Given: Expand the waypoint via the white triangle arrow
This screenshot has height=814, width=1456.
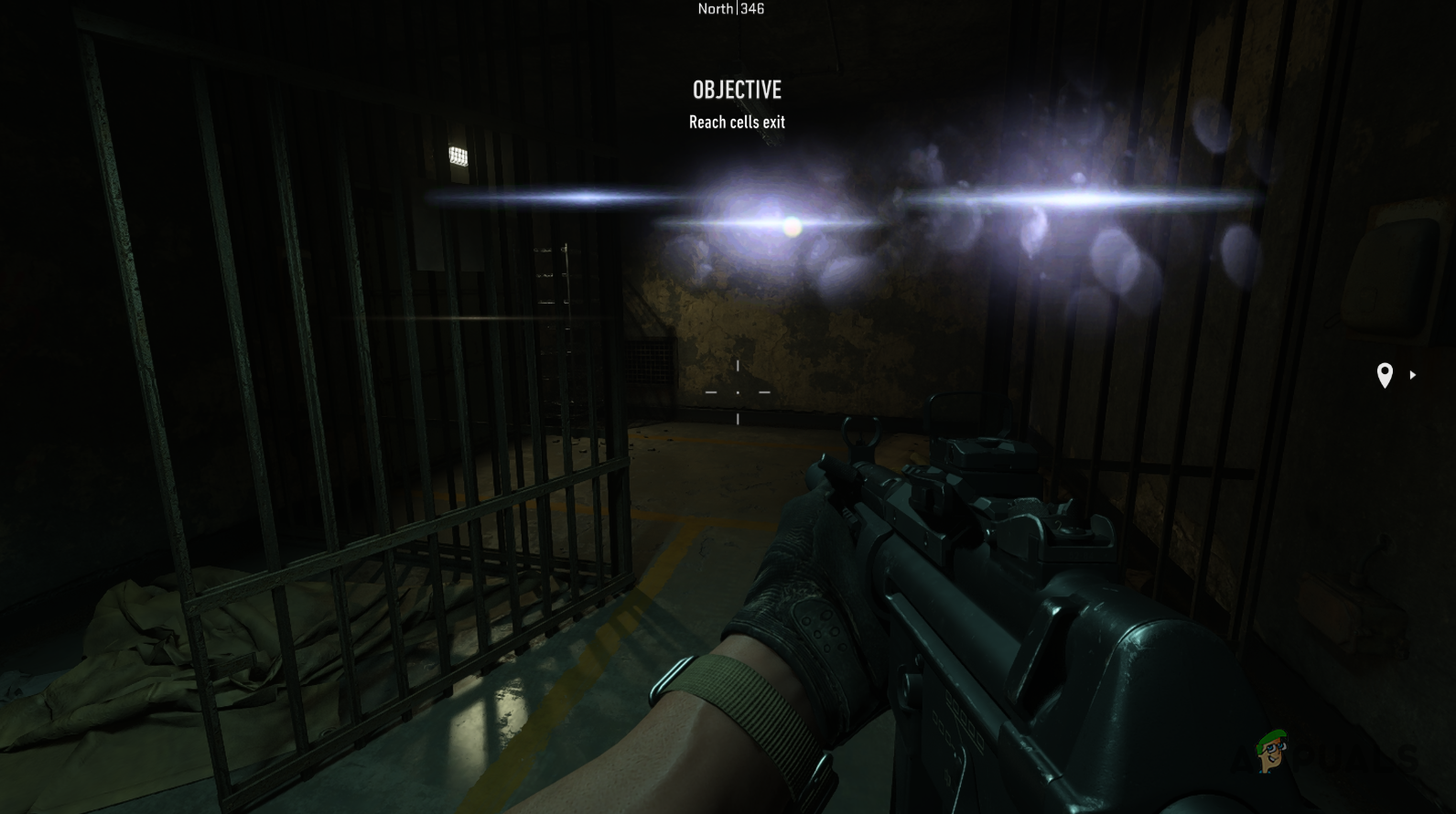Looking at the screenshot, I should 1413,375.
